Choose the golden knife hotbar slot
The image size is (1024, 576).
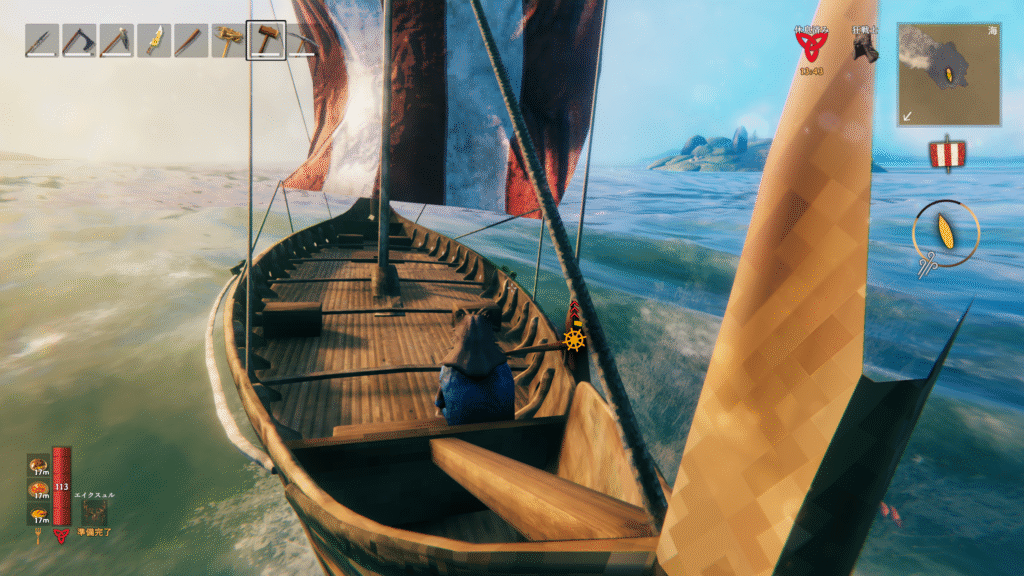pyautogui.click(x=153, y=40)
